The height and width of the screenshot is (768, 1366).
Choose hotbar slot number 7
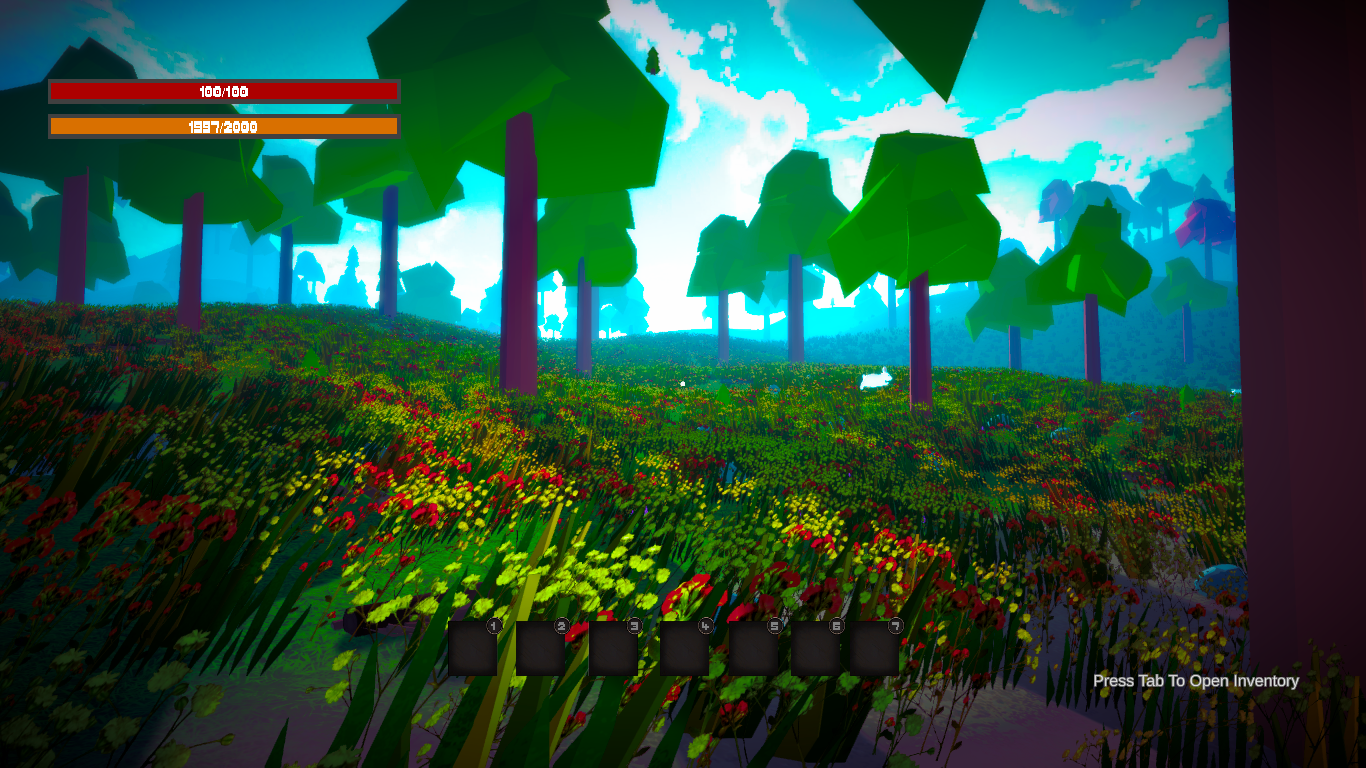[x=875, y=648]
